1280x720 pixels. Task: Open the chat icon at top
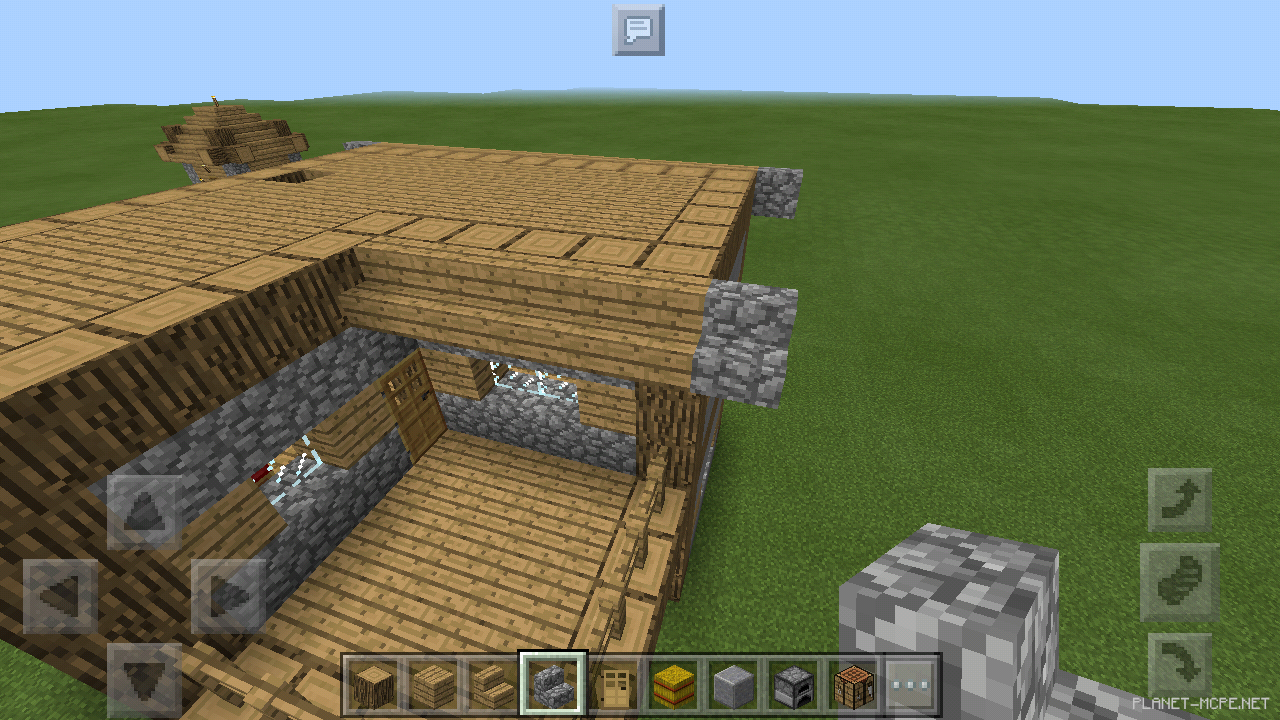click(x=639, y=30)
